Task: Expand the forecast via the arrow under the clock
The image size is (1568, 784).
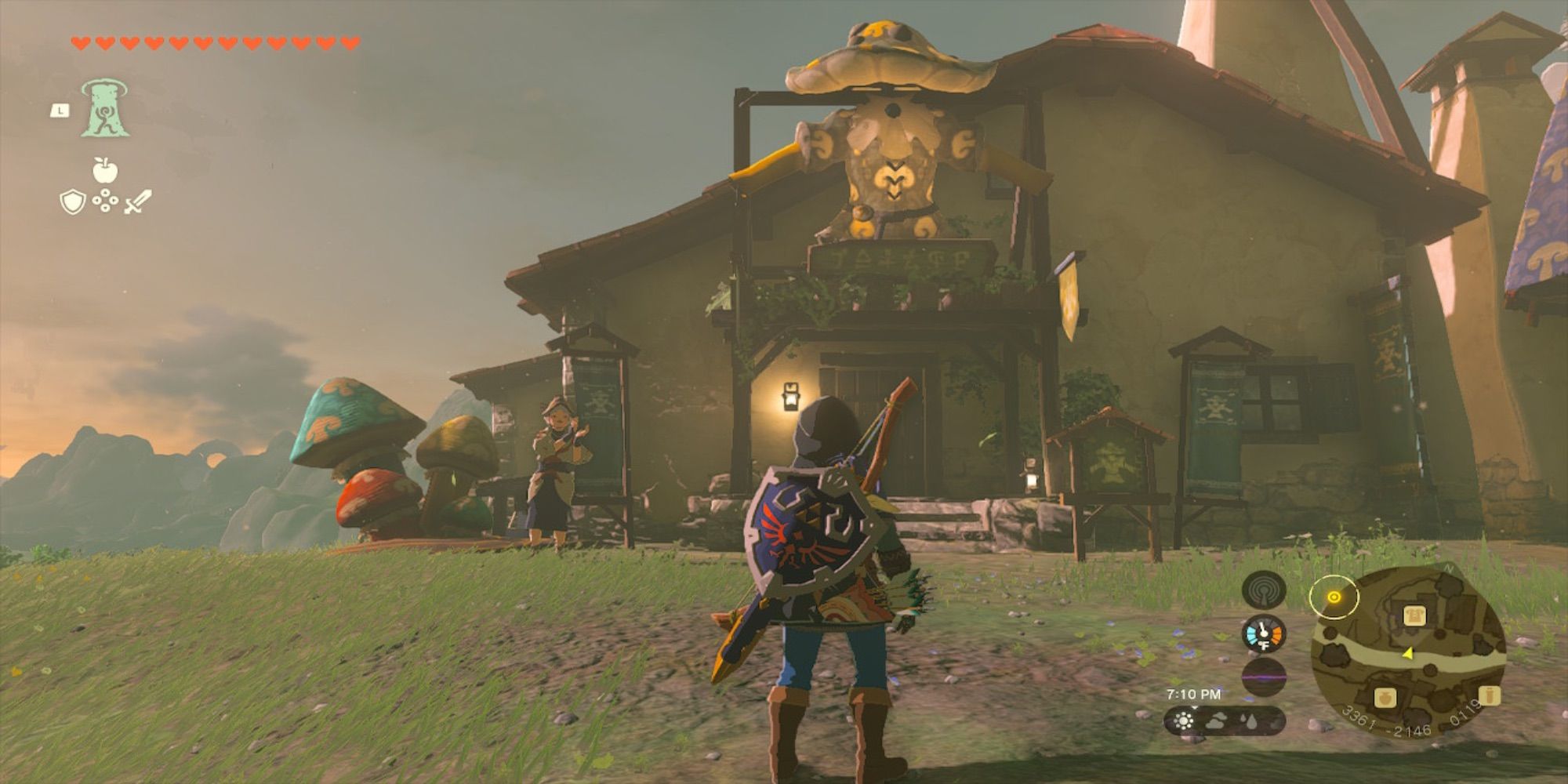Action: pos(1194,709)
